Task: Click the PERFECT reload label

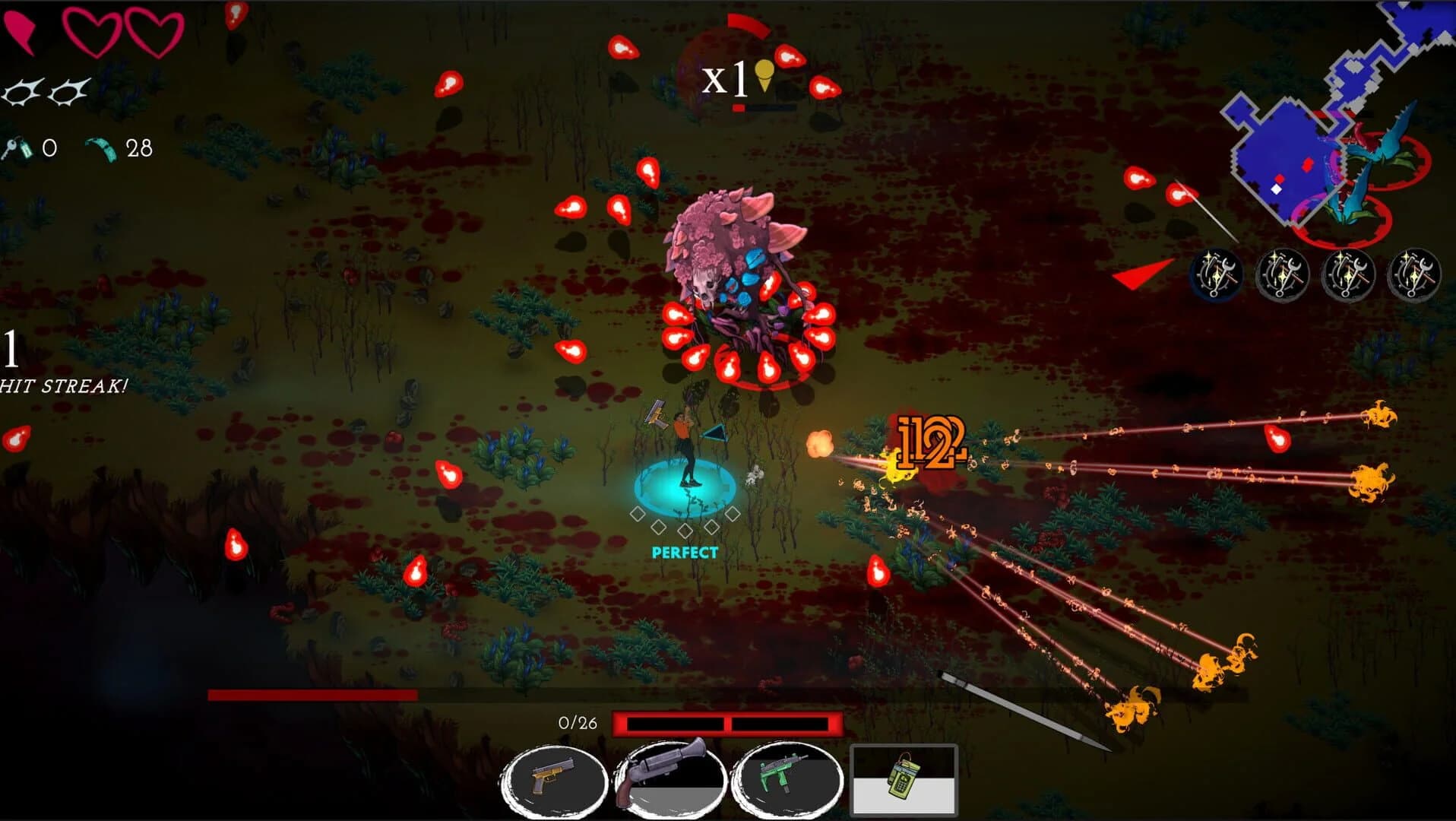Action: pos(685,553)
